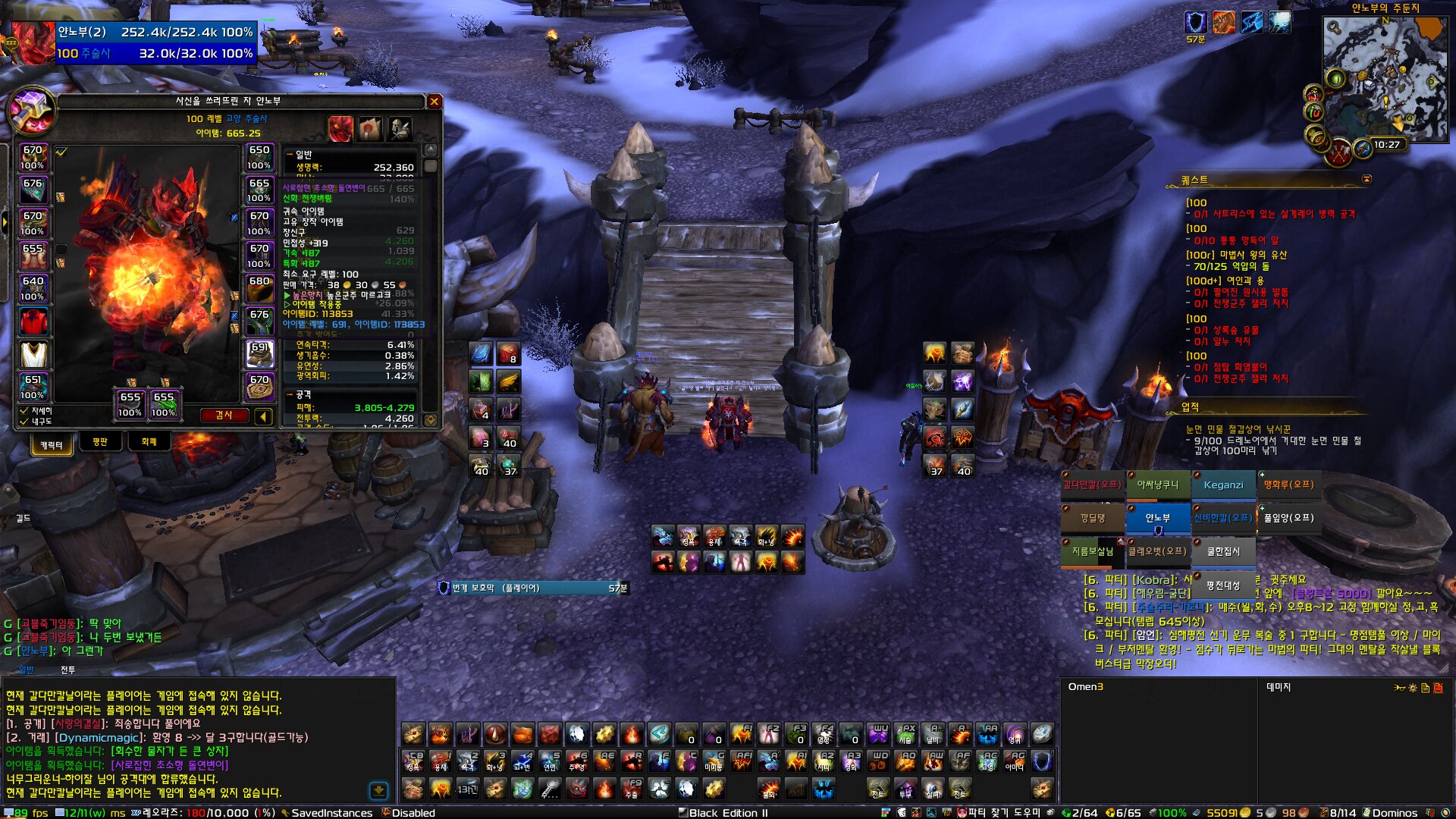
Task: Toggle the 자세히 checkbox
Action: [24, 410]
